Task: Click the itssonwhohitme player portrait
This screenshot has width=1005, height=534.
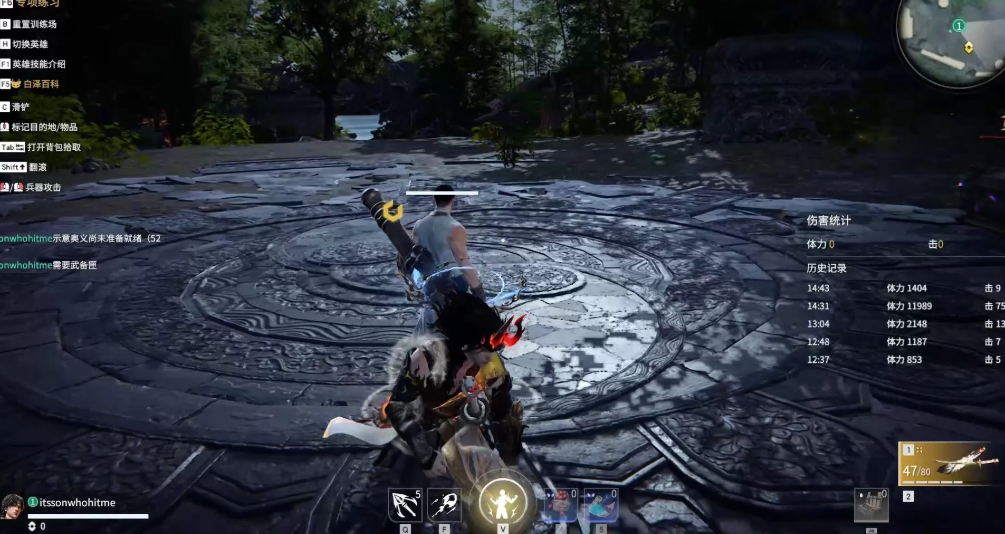Action: coord(13,505)
